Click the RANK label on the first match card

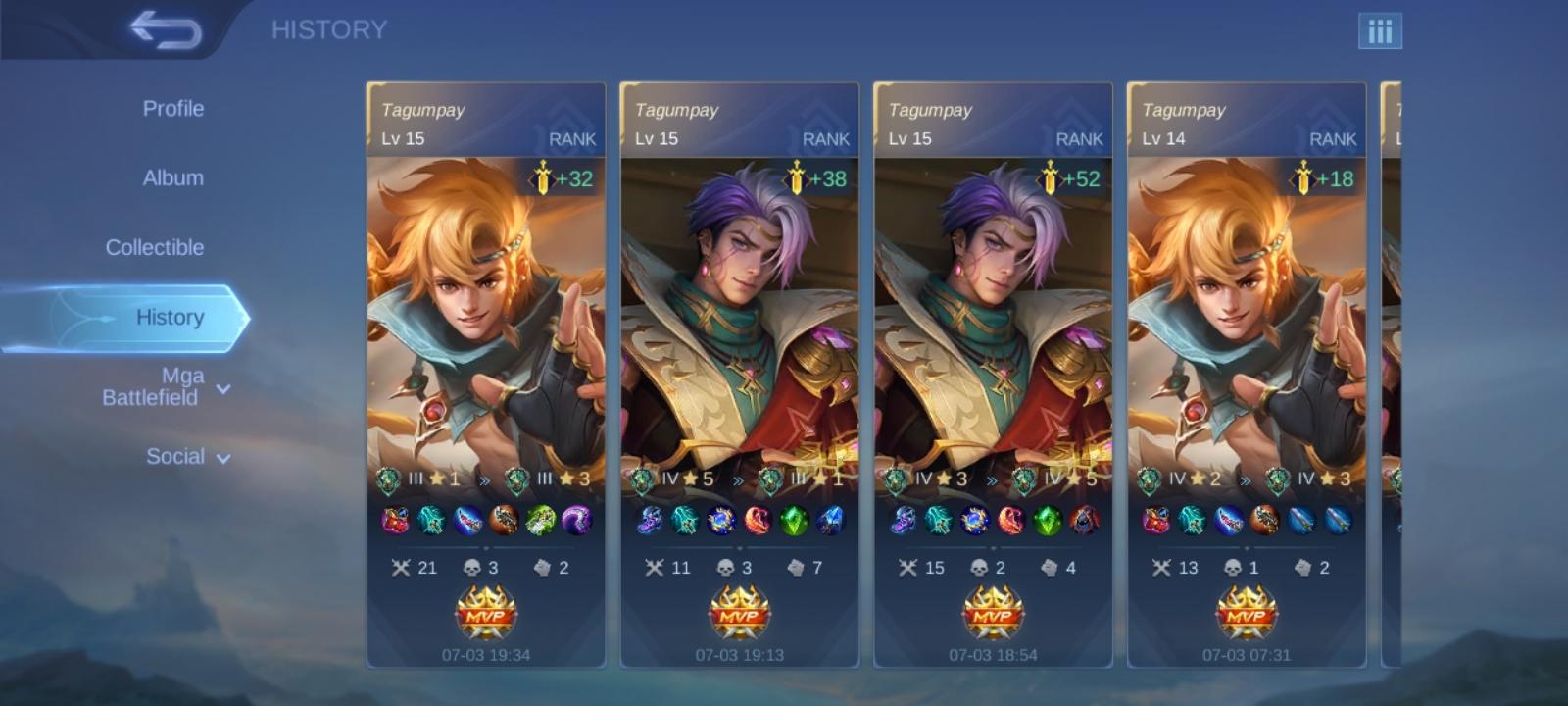573,139
